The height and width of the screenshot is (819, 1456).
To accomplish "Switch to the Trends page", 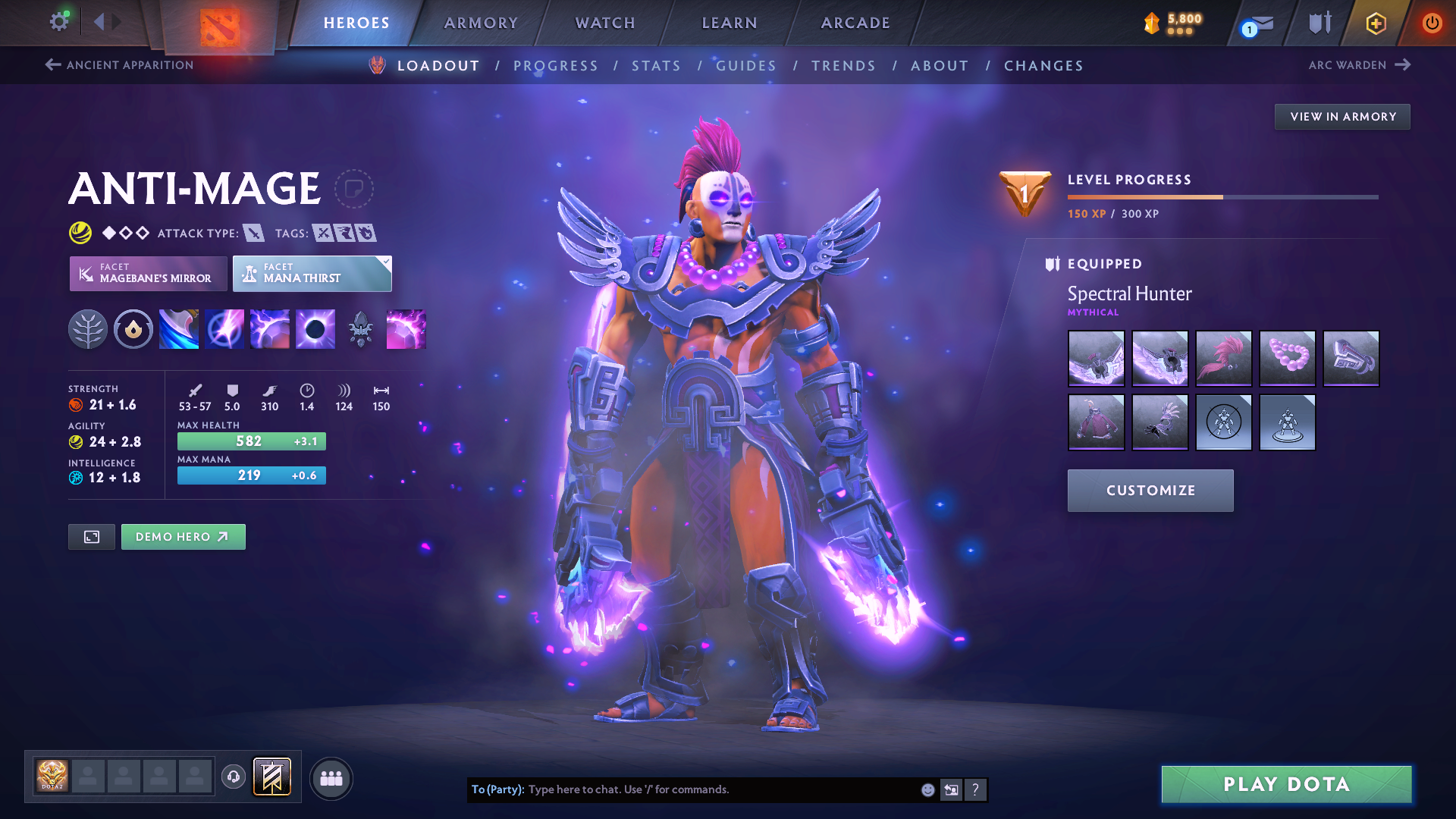I will pos(843,66).
